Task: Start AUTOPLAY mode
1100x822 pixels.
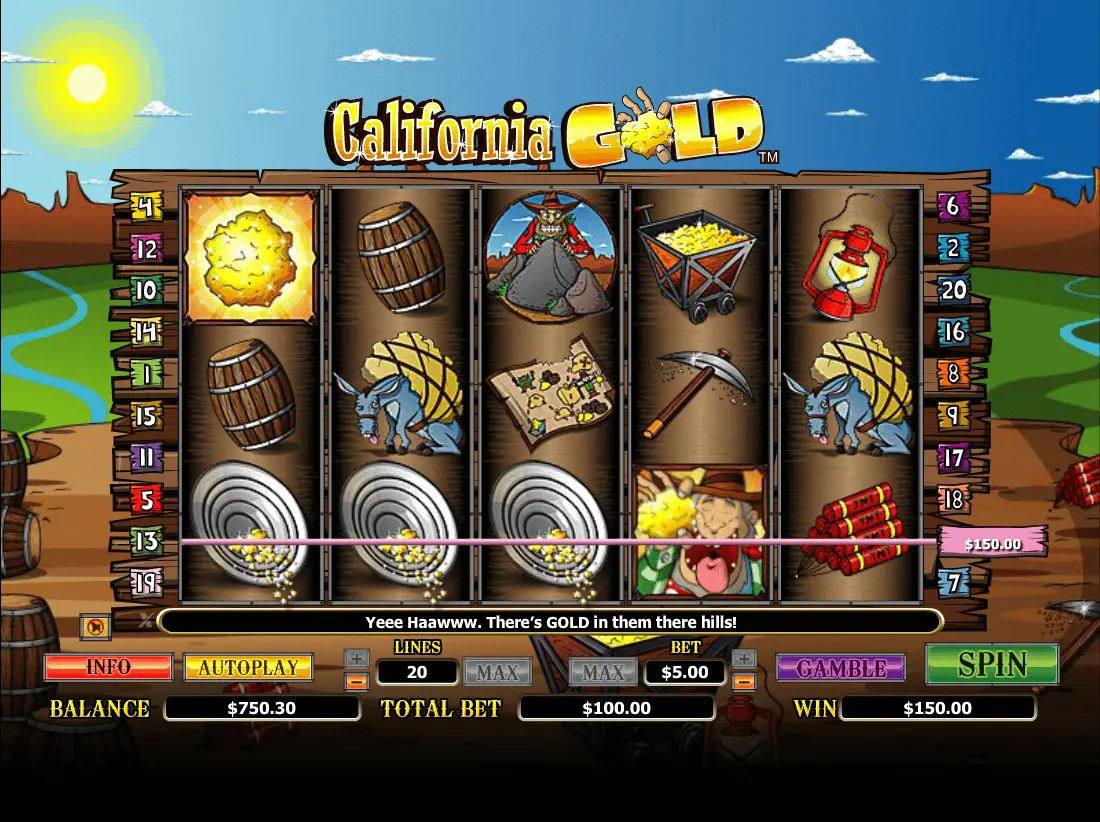Action: 248,667
